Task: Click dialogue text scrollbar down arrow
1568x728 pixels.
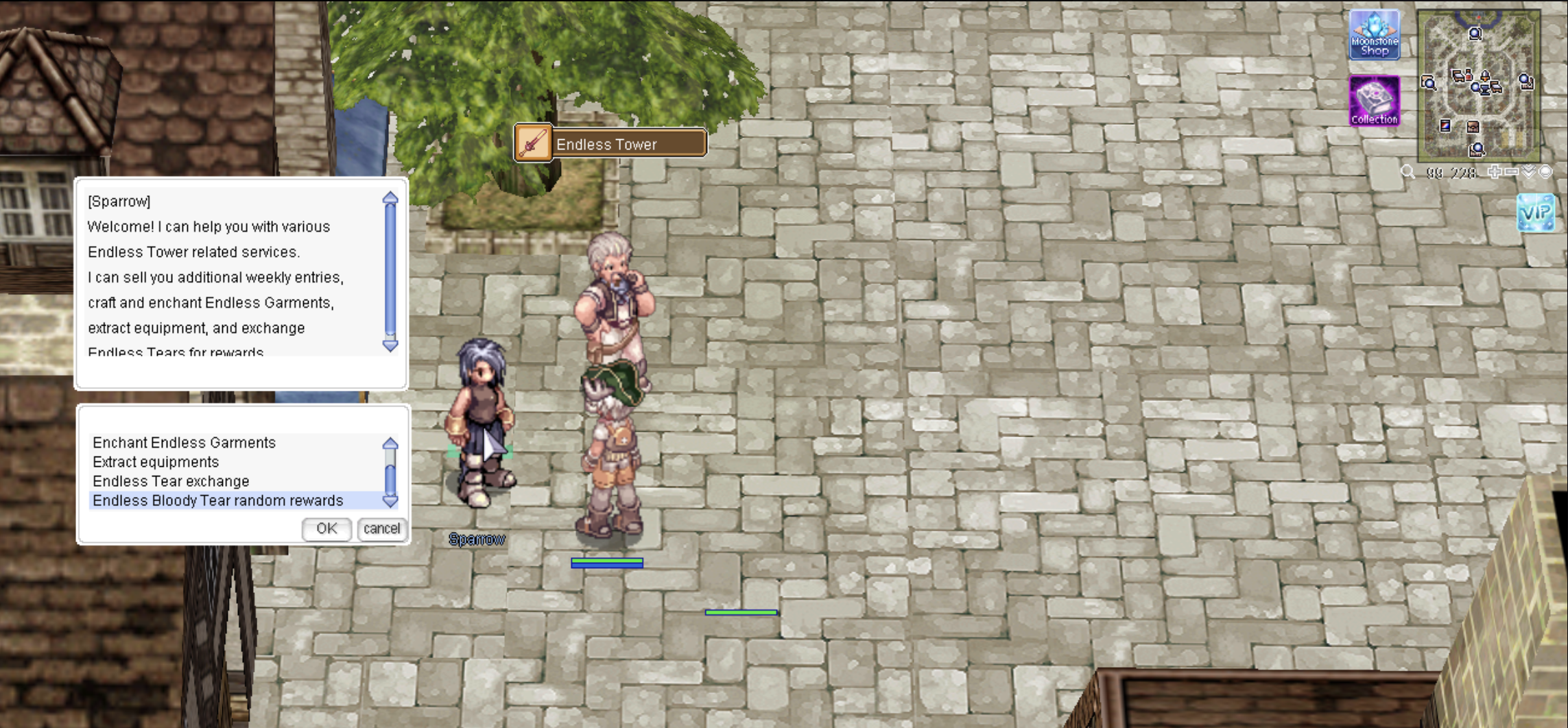Action: pos(390,345)
